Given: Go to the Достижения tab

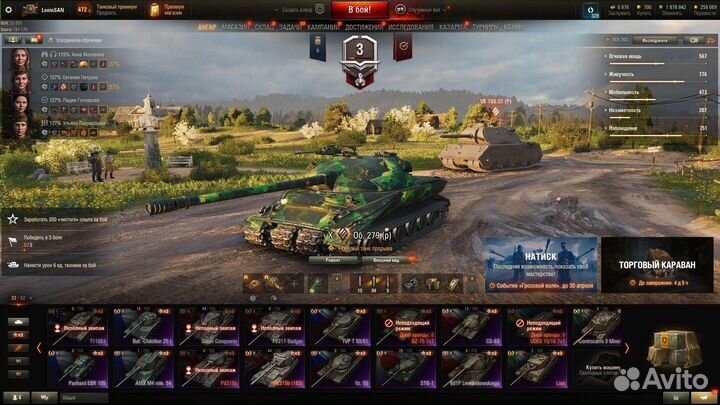Looking at the screenshot, I should point(364,28).
